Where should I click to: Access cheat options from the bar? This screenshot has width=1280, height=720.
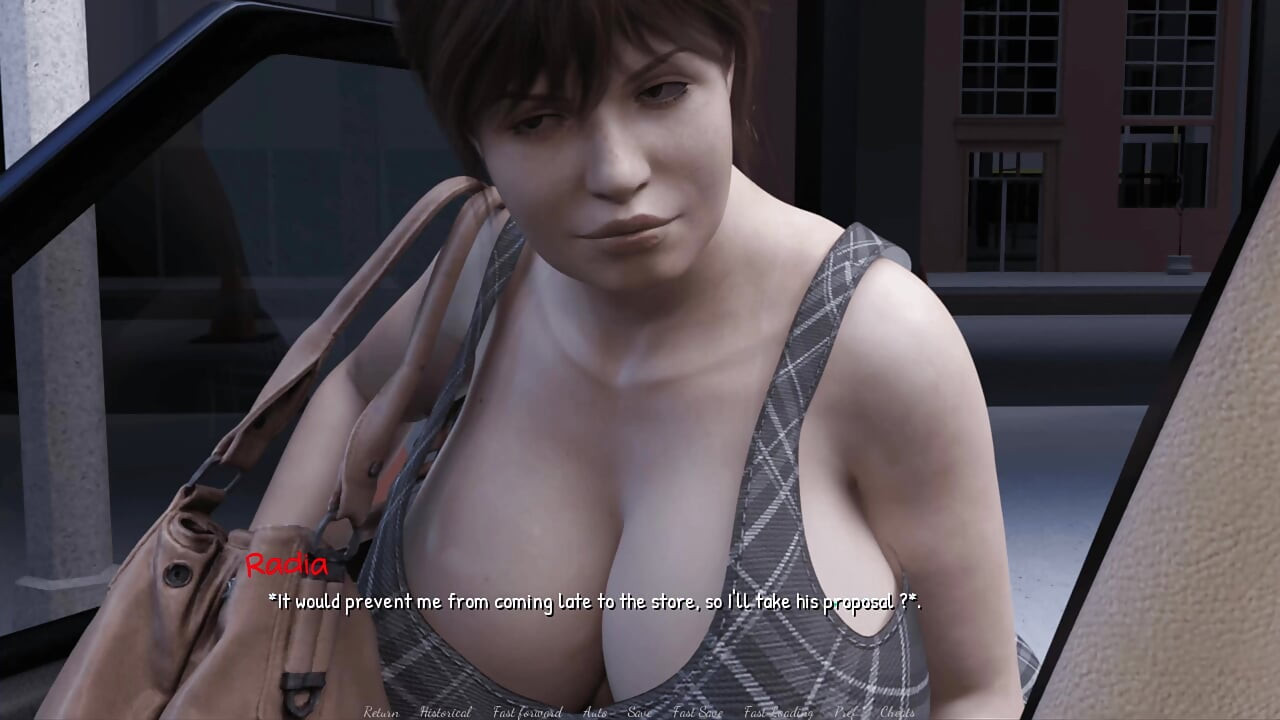[897, 713]
